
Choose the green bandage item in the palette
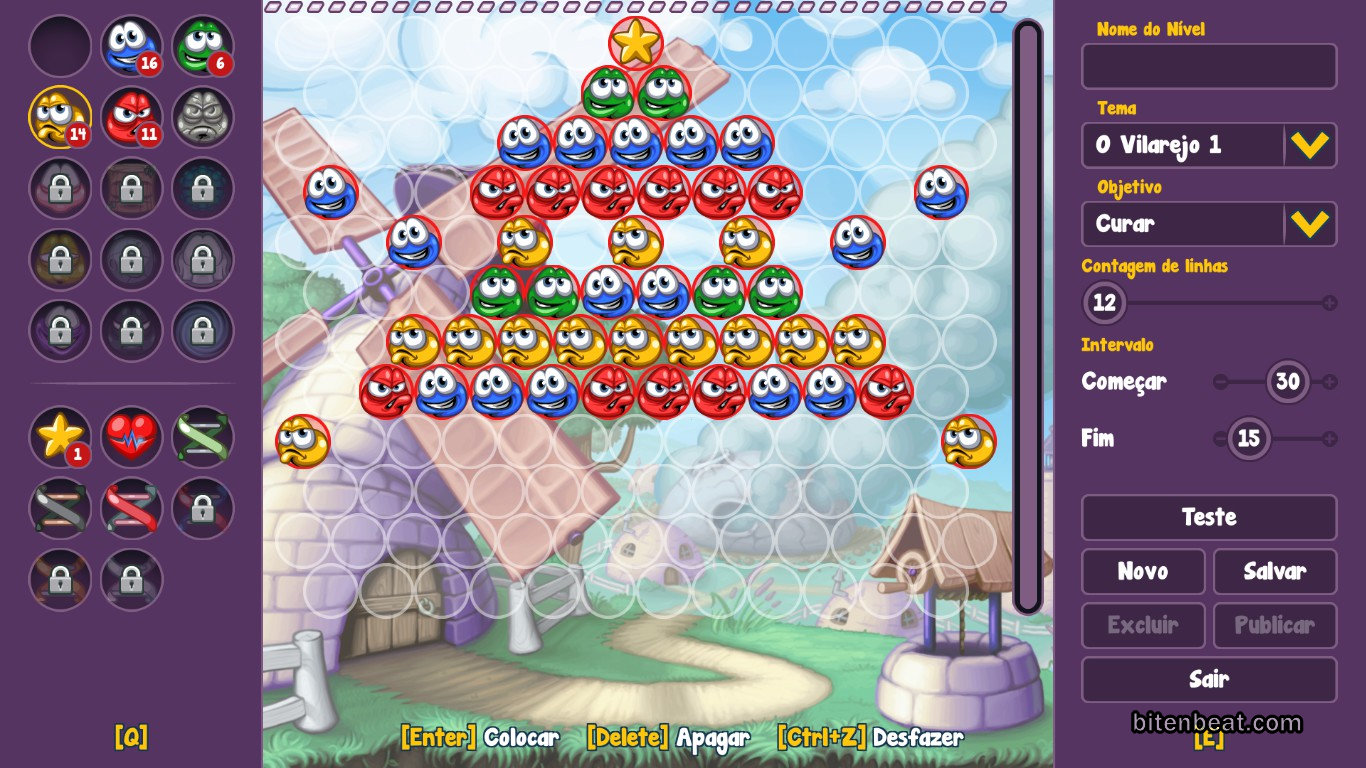pos(202,436)
